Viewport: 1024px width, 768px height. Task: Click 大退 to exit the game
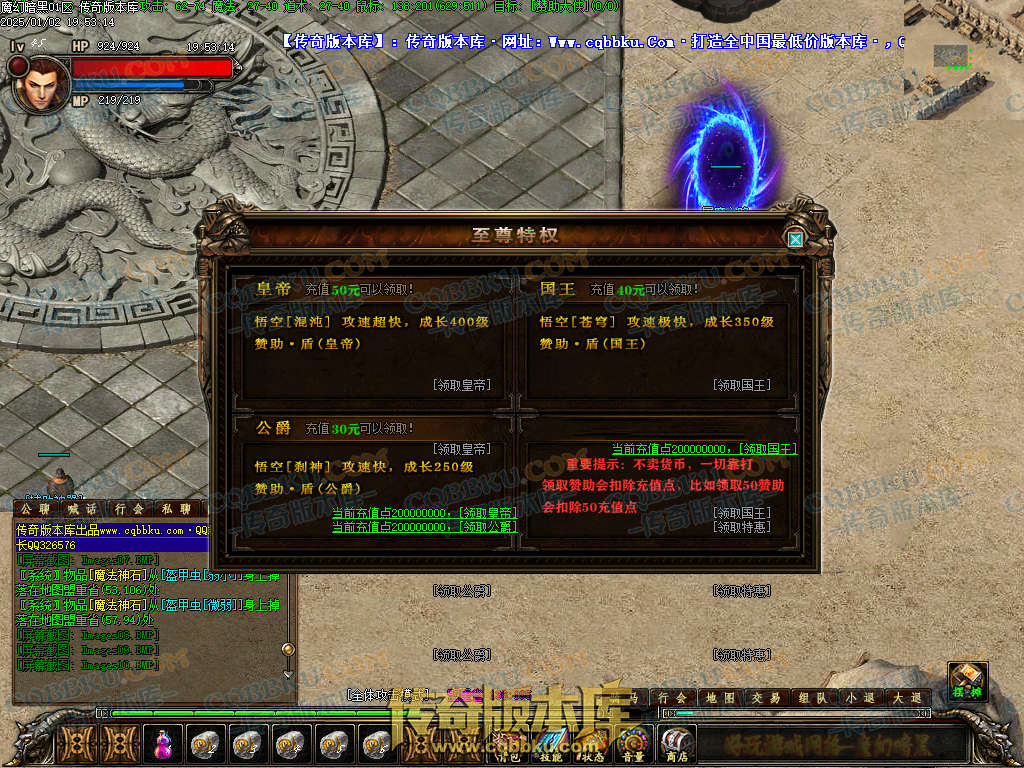907,698
